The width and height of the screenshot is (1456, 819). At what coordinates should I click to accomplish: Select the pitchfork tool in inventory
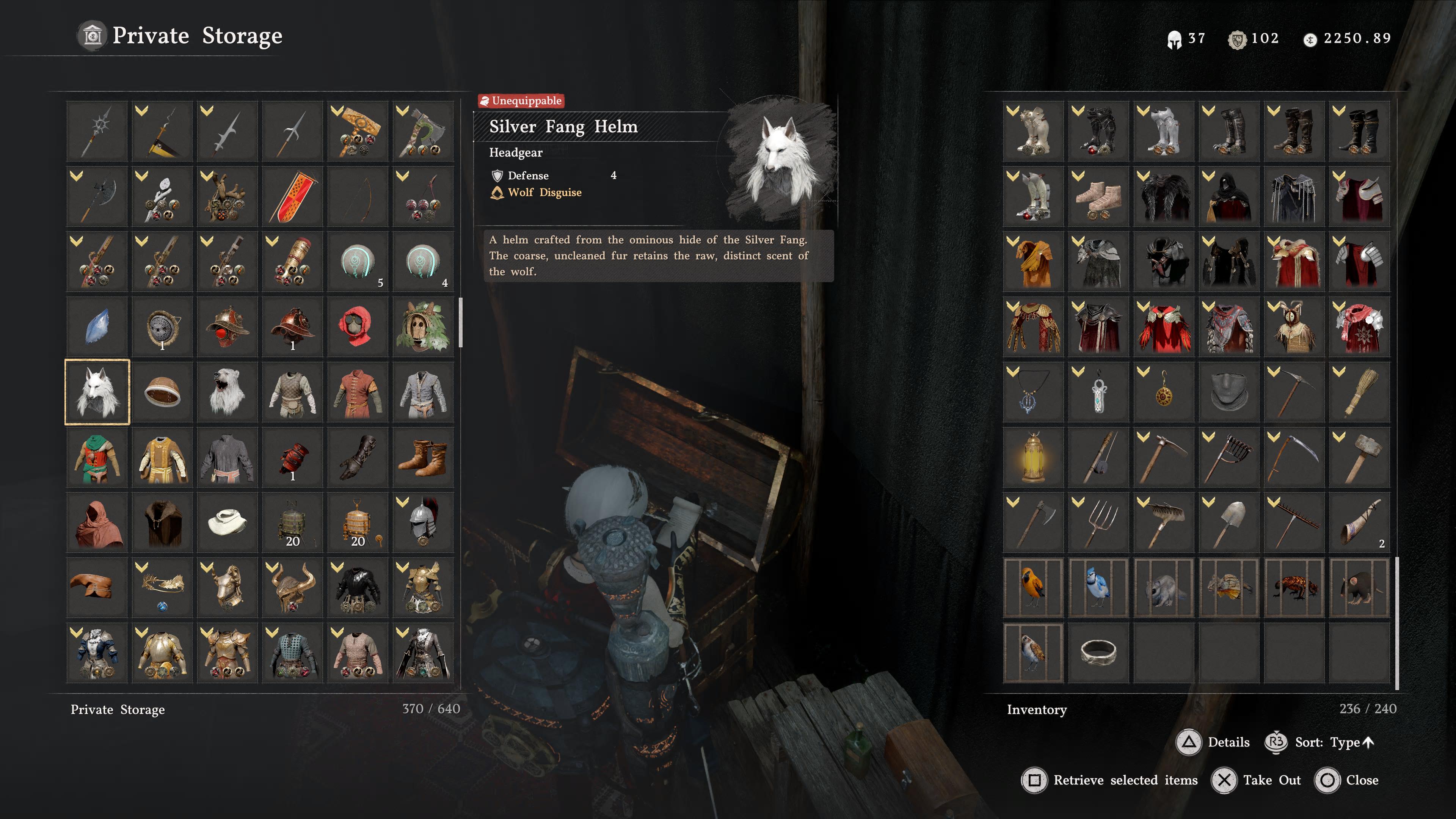point(1098,522)
